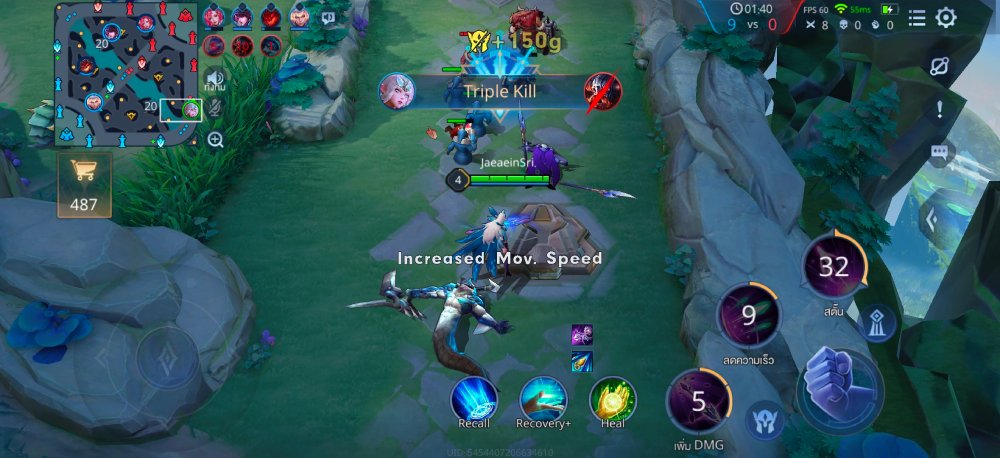
Task: Select the tower attack targeting button
Action: 879,323
